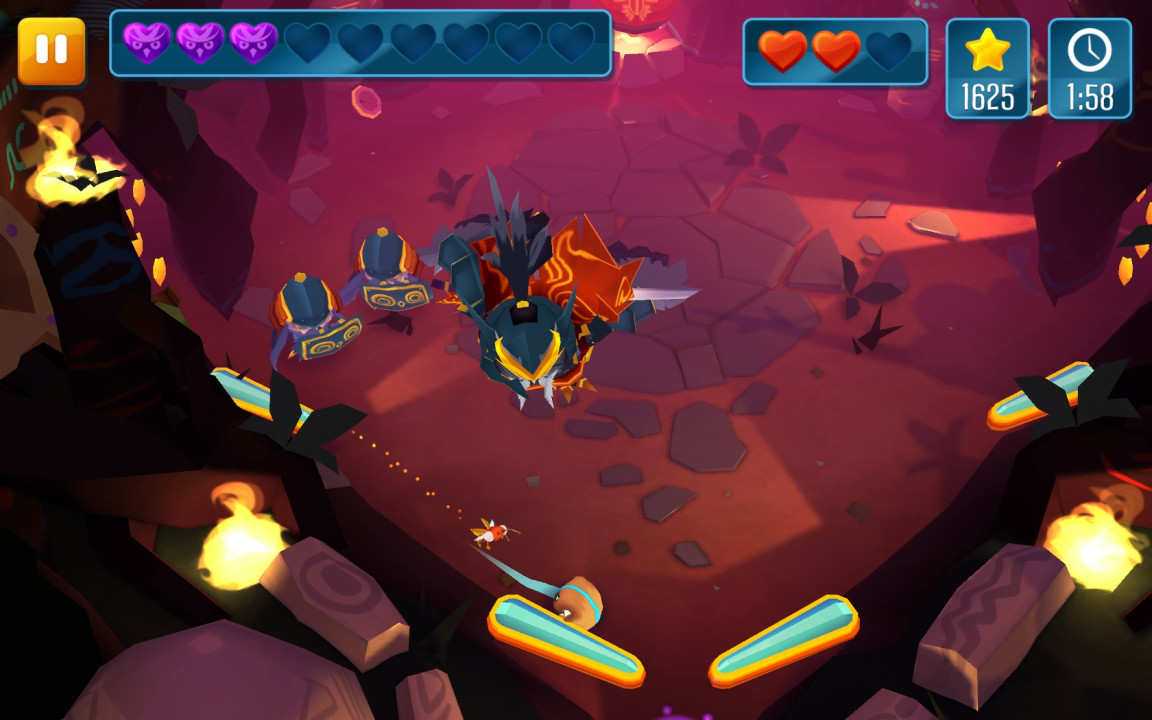1152x720 pixels.
Task: Pause the game with the orange button
Action: [51, 49]
